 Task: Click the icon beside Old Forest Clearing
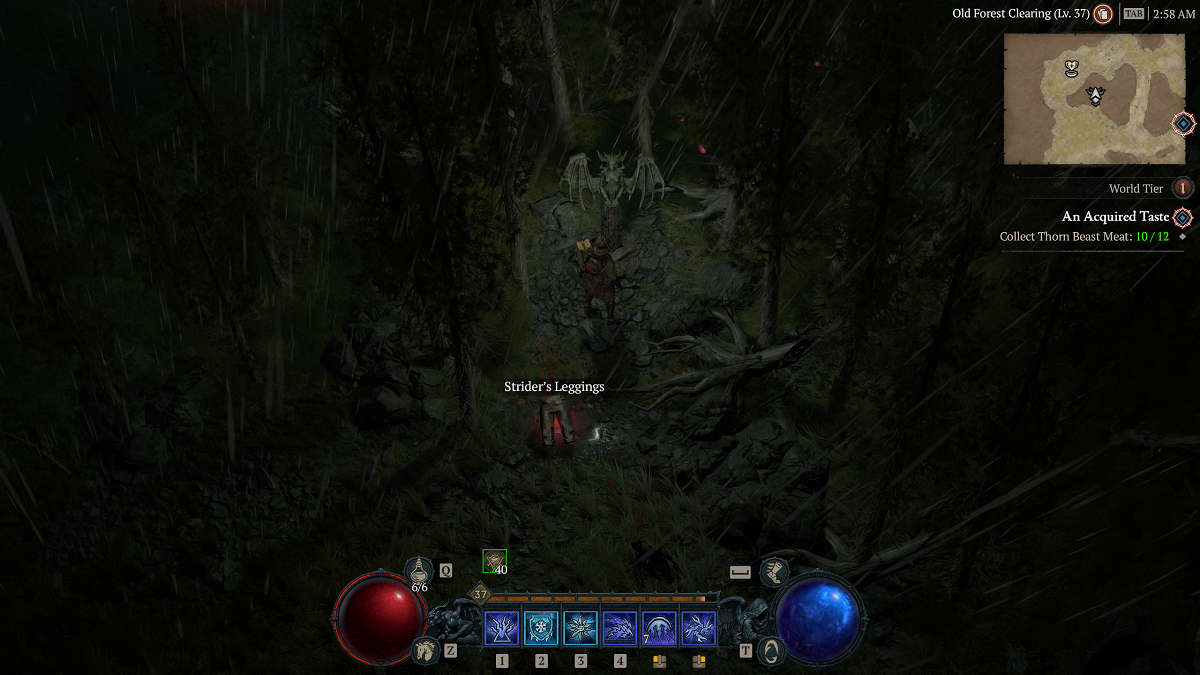click(x=1103, y=14)
